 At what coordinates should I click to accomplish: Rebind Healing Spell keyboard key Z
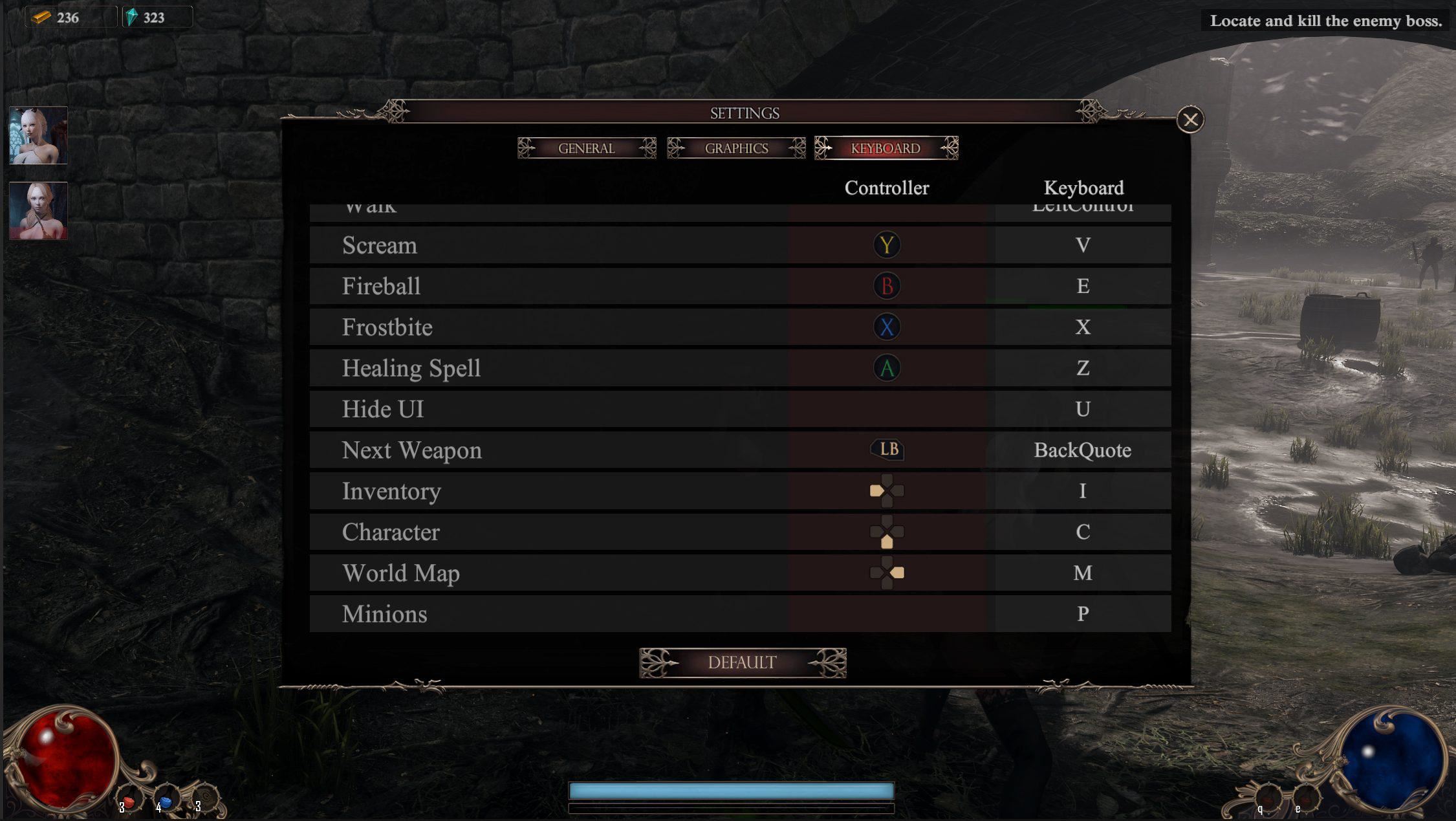click(x=1082, y=368)
